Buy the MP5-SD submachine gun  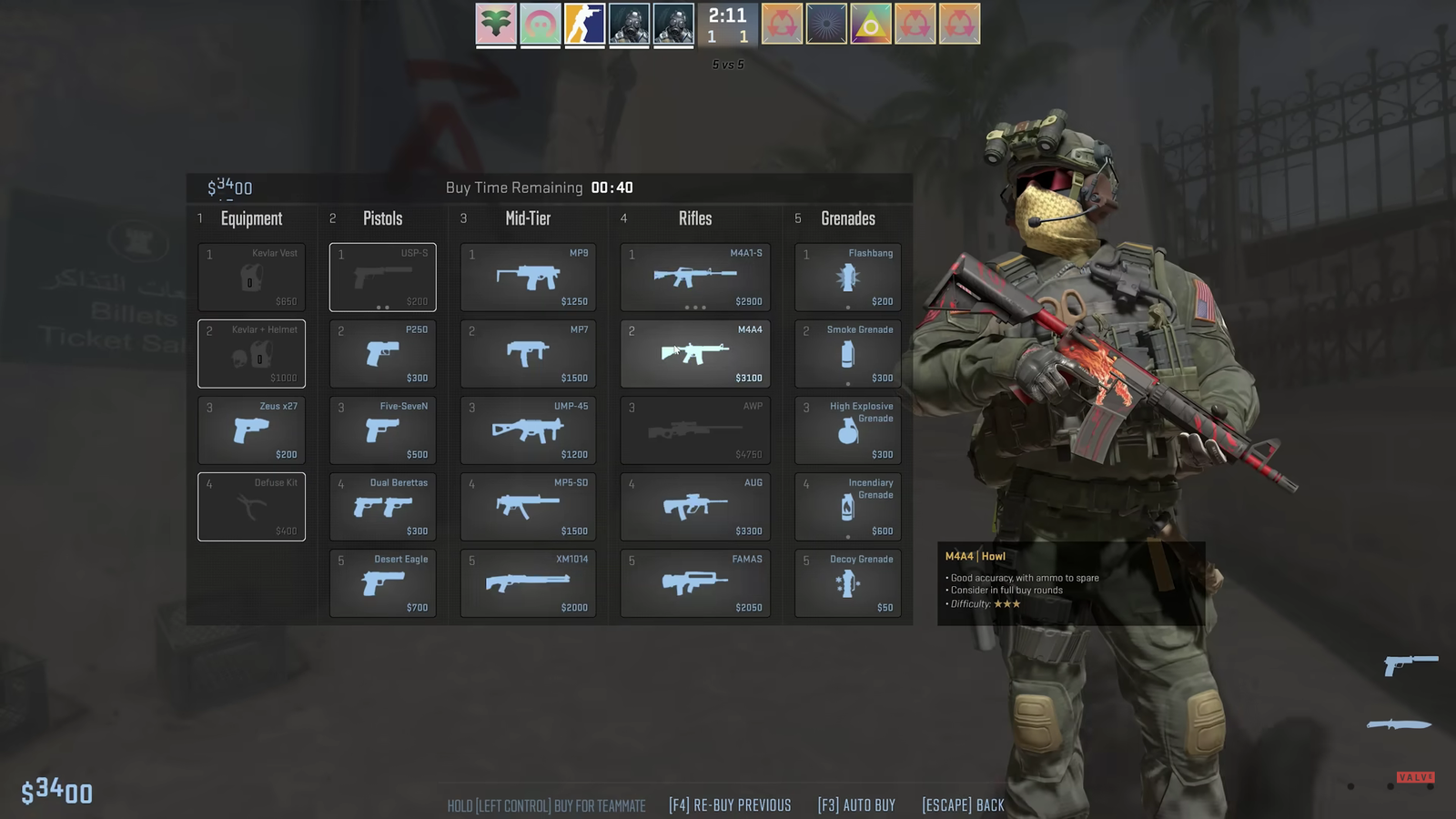pos(528,506)
